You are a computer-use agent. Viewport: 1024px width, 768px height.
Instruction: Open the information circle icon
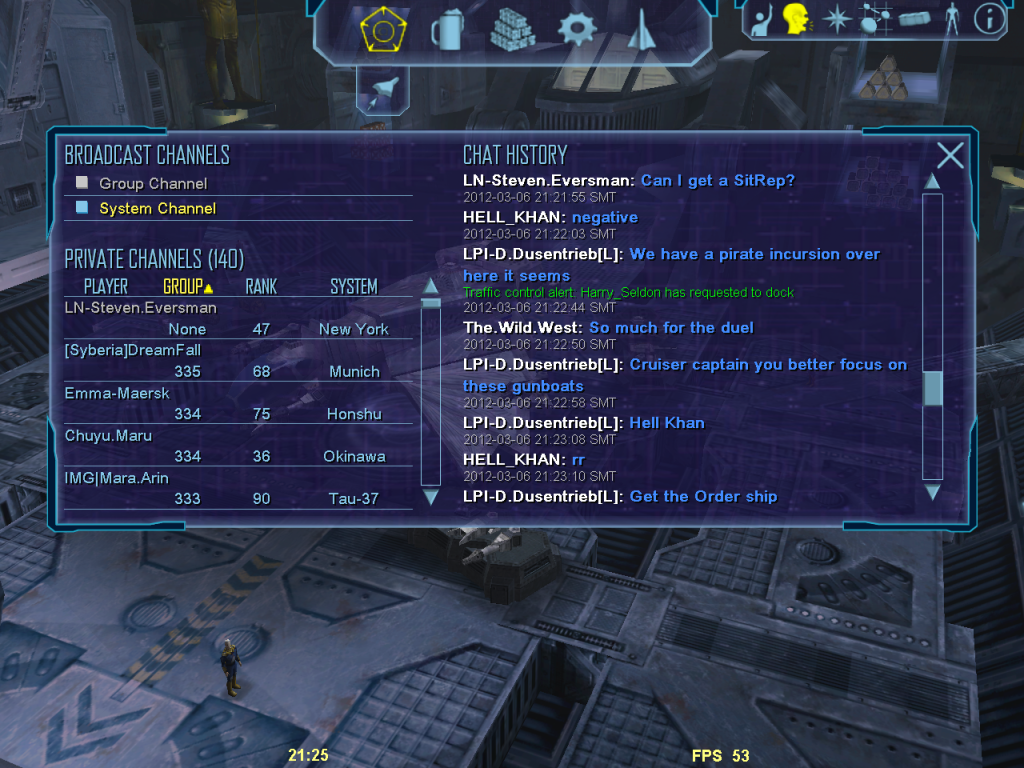point(989,19)
